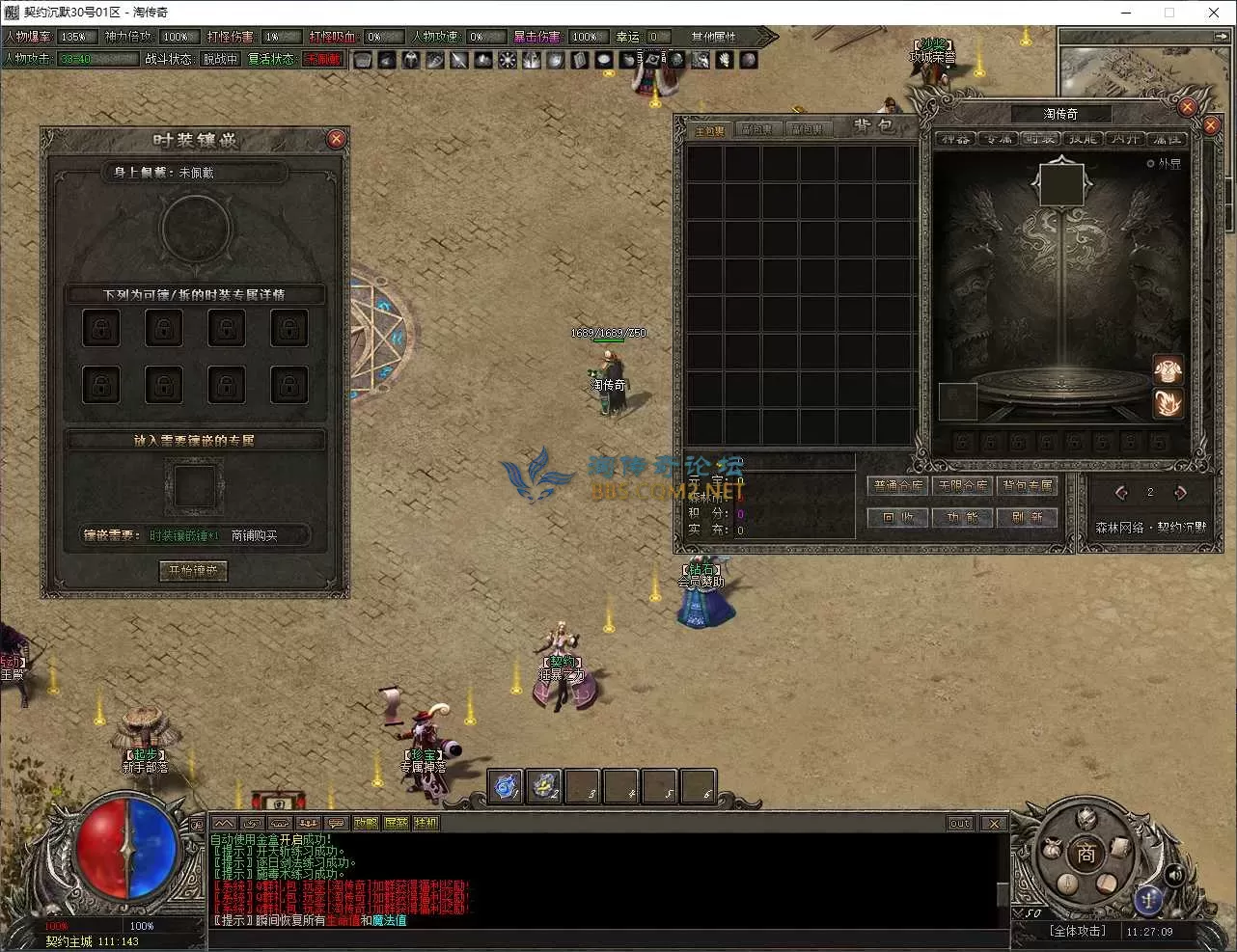Open the 普通仓库 warehouse
1237x952 pixels.
[898, 486]
